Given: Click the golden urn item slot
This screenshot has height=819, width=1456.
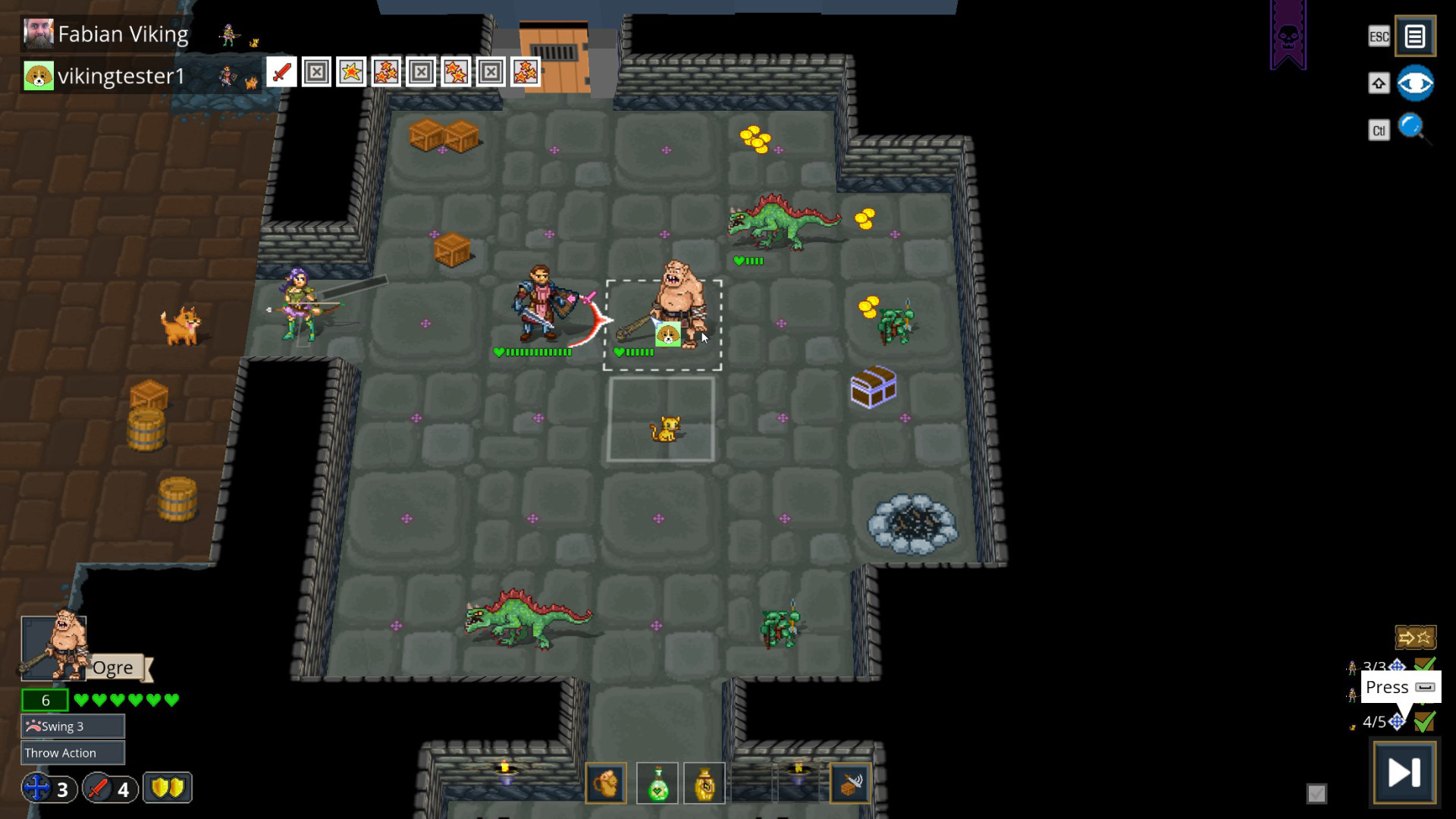Looking at the screenshot, I should 705,783.
